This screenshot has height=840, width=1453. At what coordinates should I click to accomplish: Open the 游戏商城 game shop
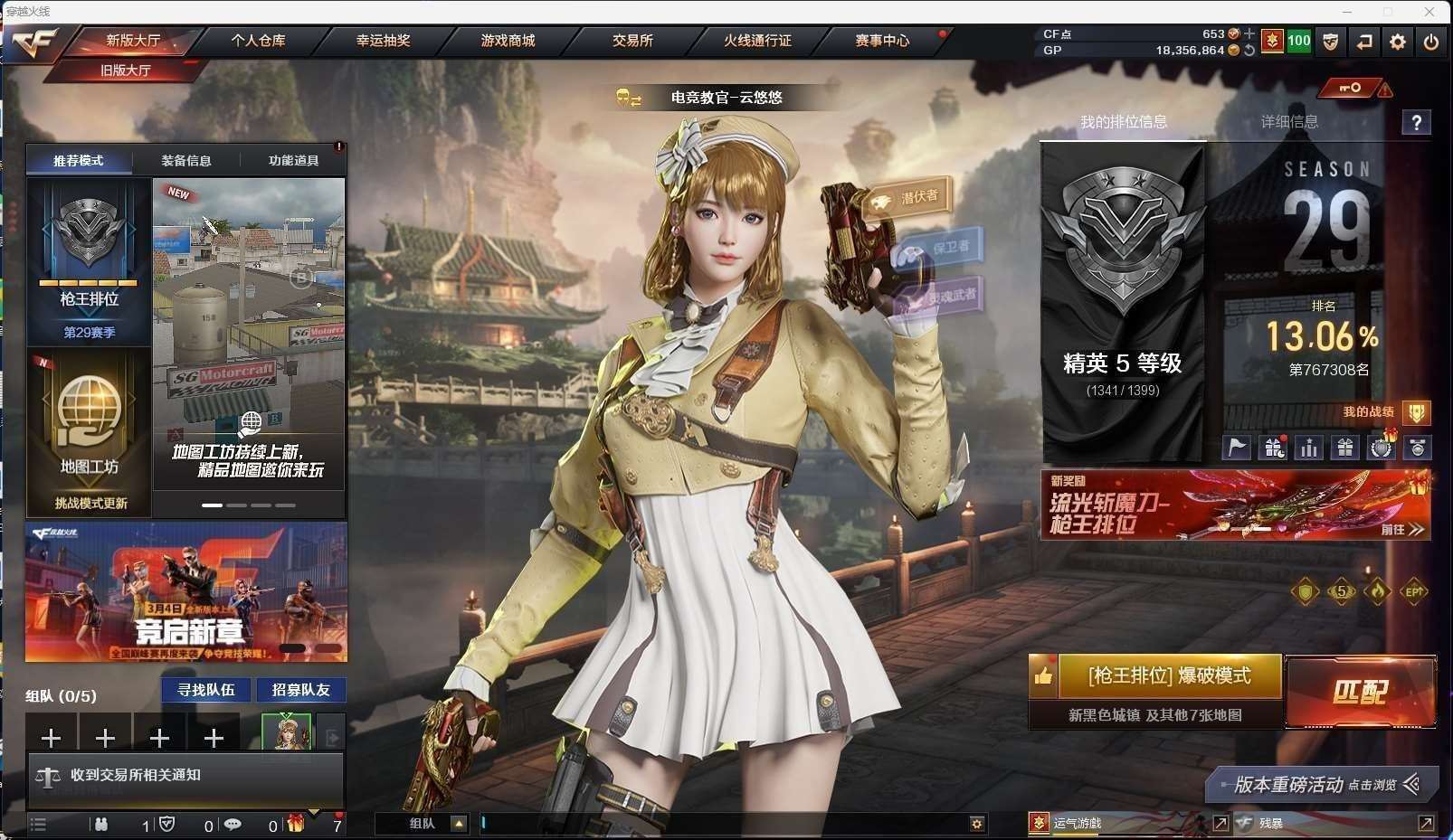(508, 41)
